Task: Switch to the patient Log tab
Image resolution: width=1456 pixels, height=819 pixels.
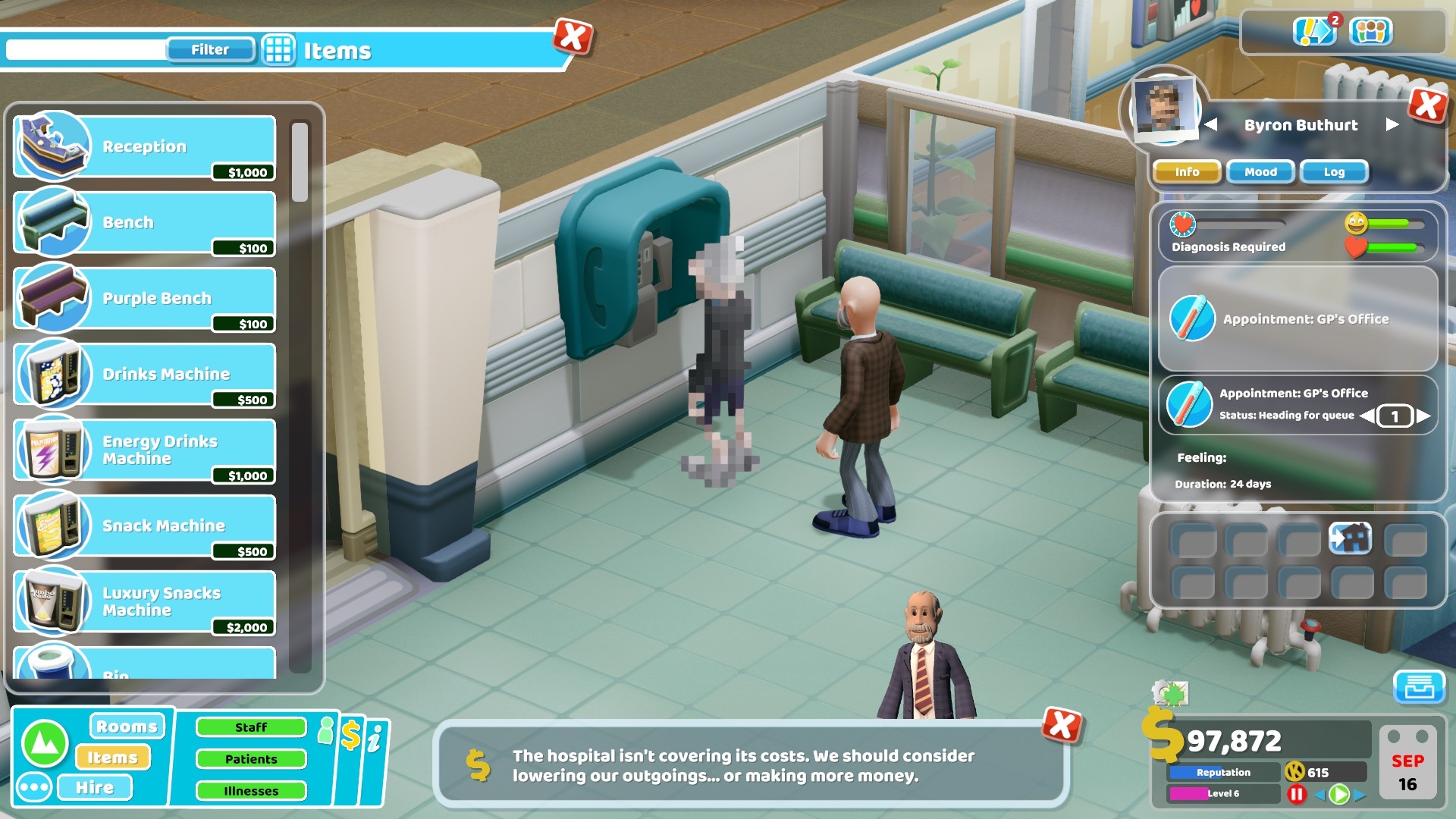Action: (x=1334, y=172)
